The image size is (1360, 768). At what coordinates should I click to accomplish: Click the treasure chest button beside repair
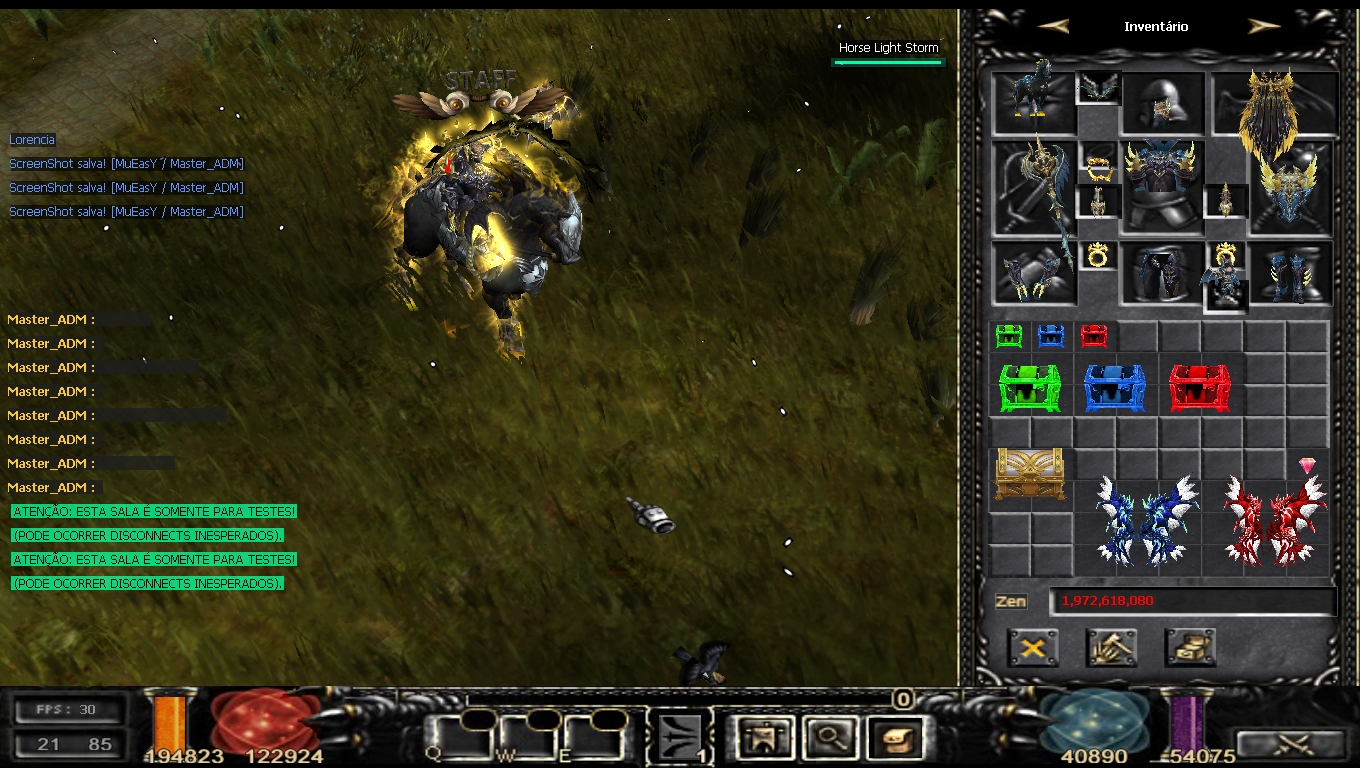(1190, 648)
